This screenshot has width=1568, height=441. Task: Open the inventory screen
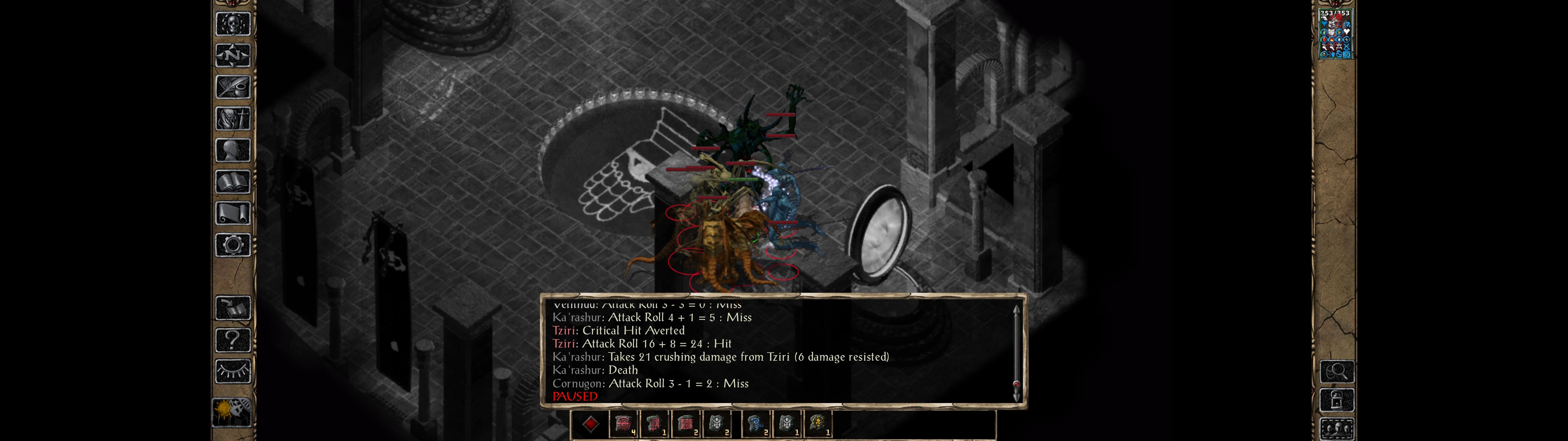click(x=232, y=118)
